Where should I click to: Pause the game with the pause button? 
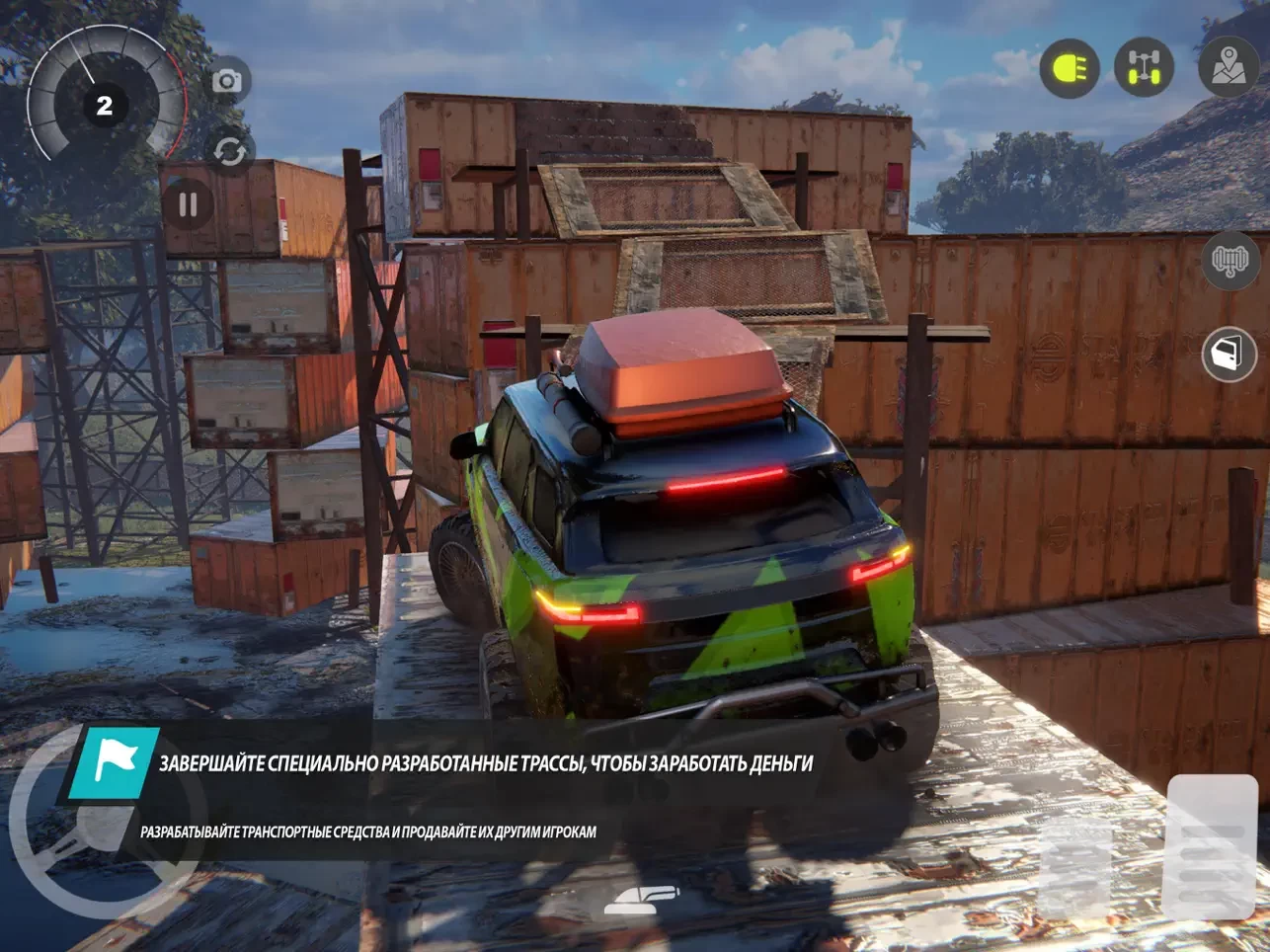[188, 204]
